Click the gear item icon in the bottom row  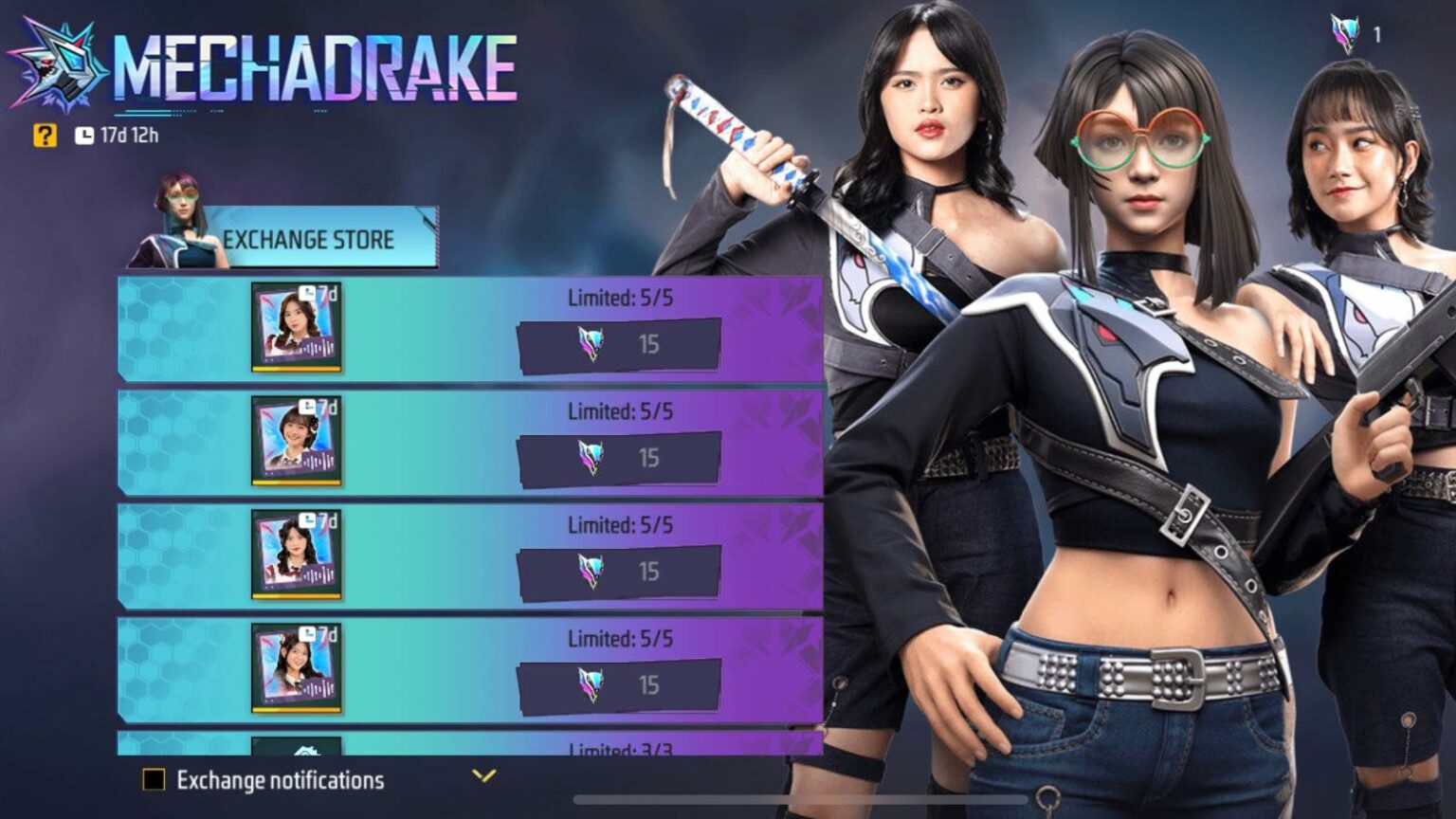296,749
